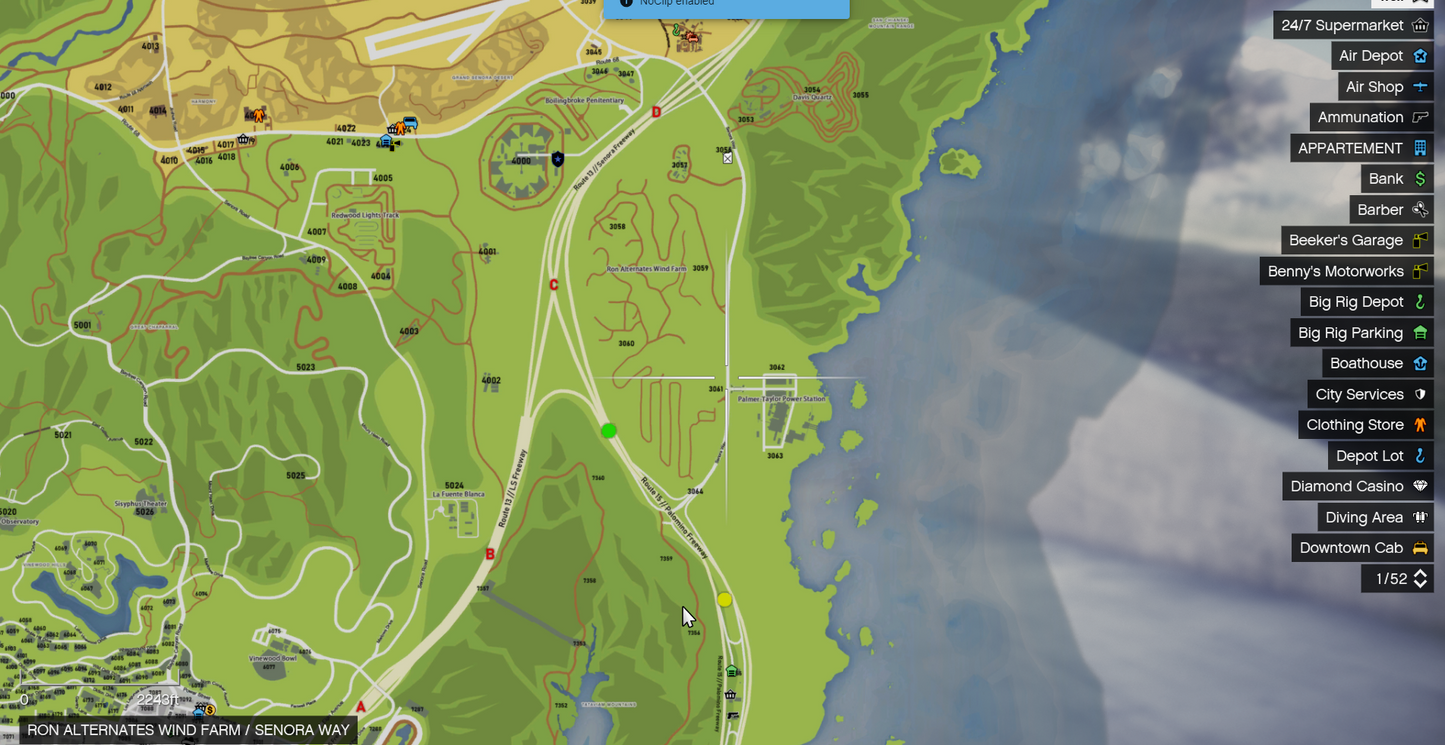1445x745 pixels.
Task: Select Air Depot in the legend
Action: pos(1382,56)
